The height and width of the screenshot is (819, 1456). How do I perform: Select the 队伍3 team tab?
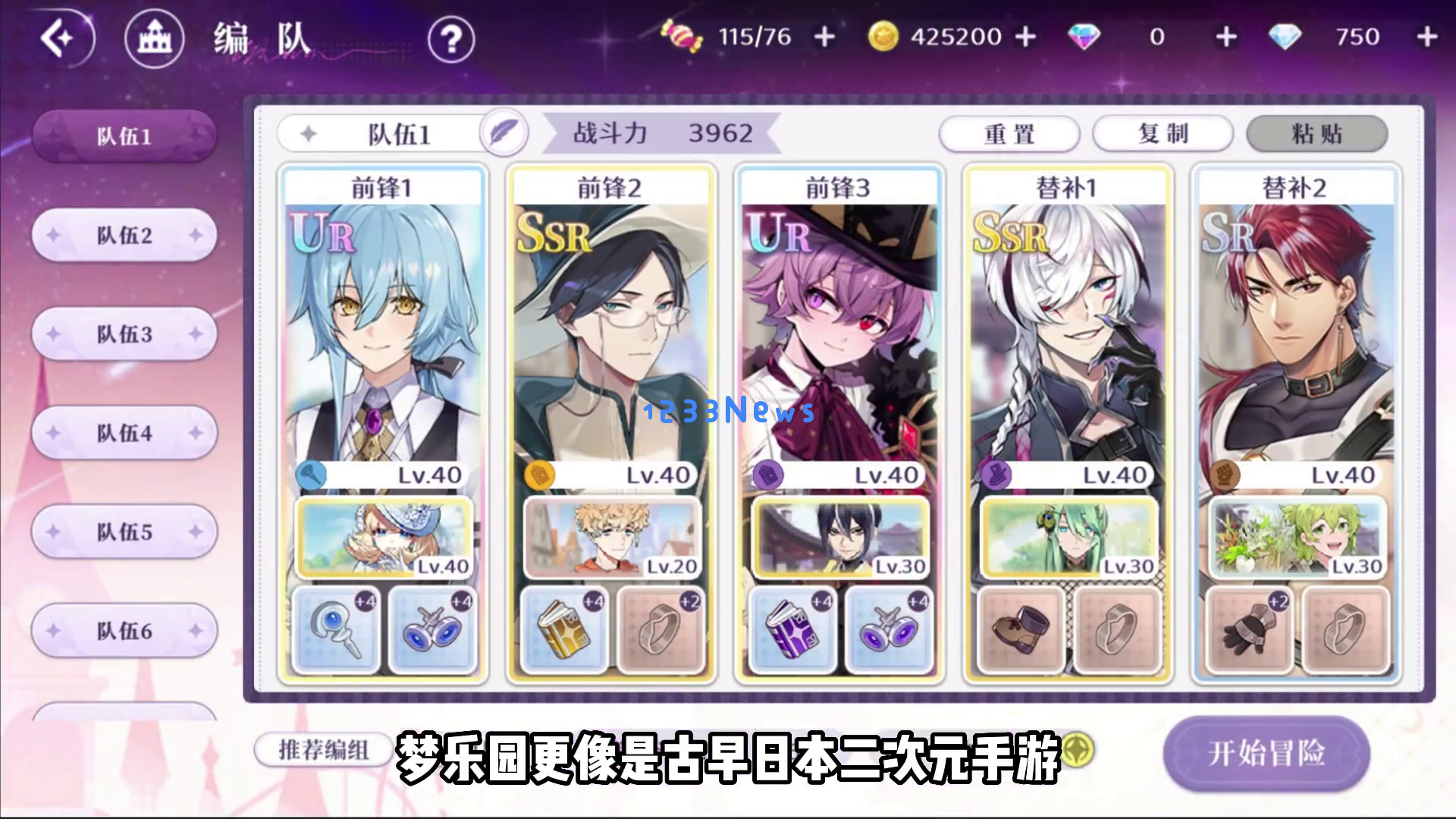(124, 334)
